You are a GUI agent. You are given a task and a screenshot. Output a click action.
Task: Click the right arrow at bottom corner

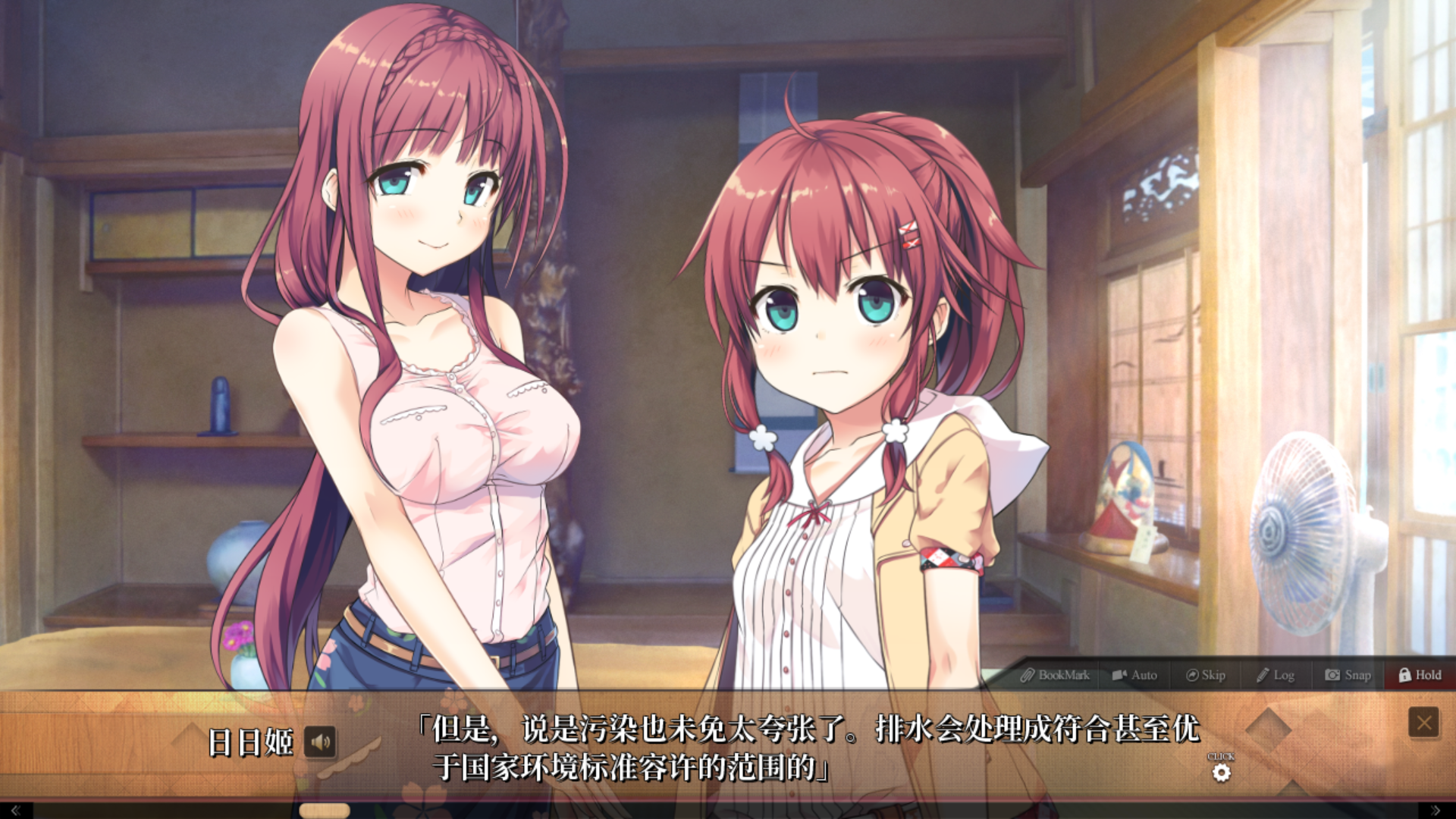1435,811
